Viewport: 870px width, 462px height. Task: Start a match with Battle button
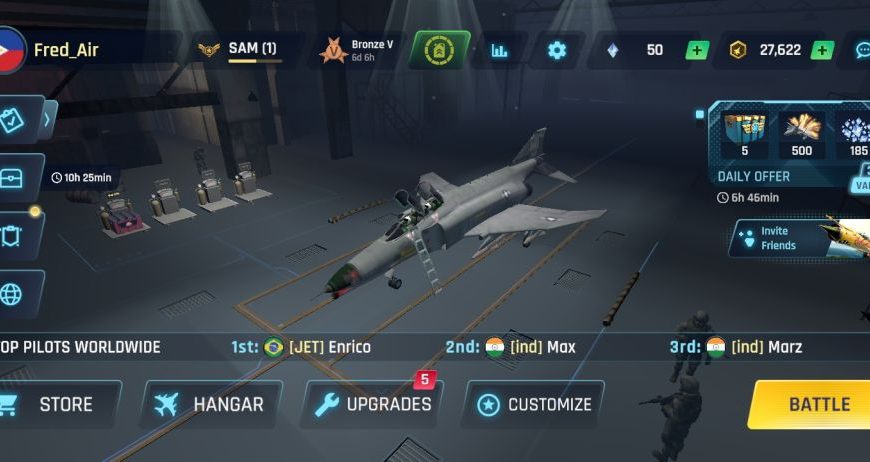coord(815,404)
